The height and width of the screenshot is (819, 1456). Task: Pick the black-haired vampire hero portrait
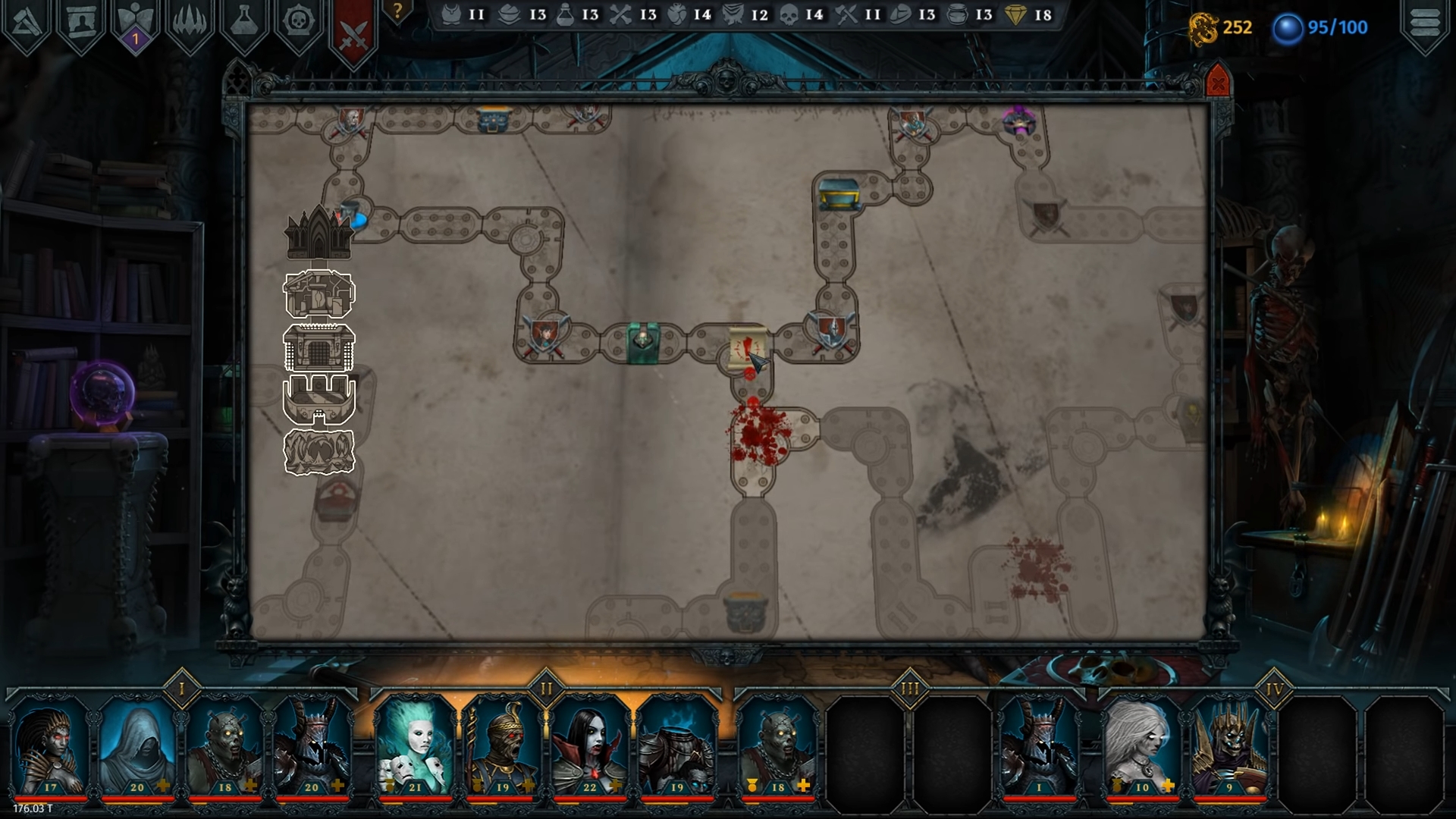coord(589,745)
